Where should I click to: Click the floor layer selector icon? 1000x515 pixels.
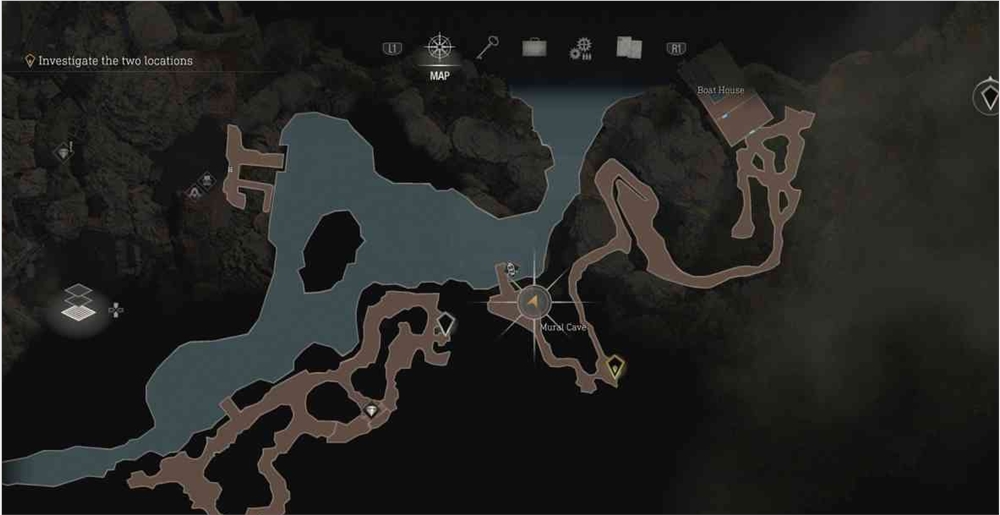79,305
